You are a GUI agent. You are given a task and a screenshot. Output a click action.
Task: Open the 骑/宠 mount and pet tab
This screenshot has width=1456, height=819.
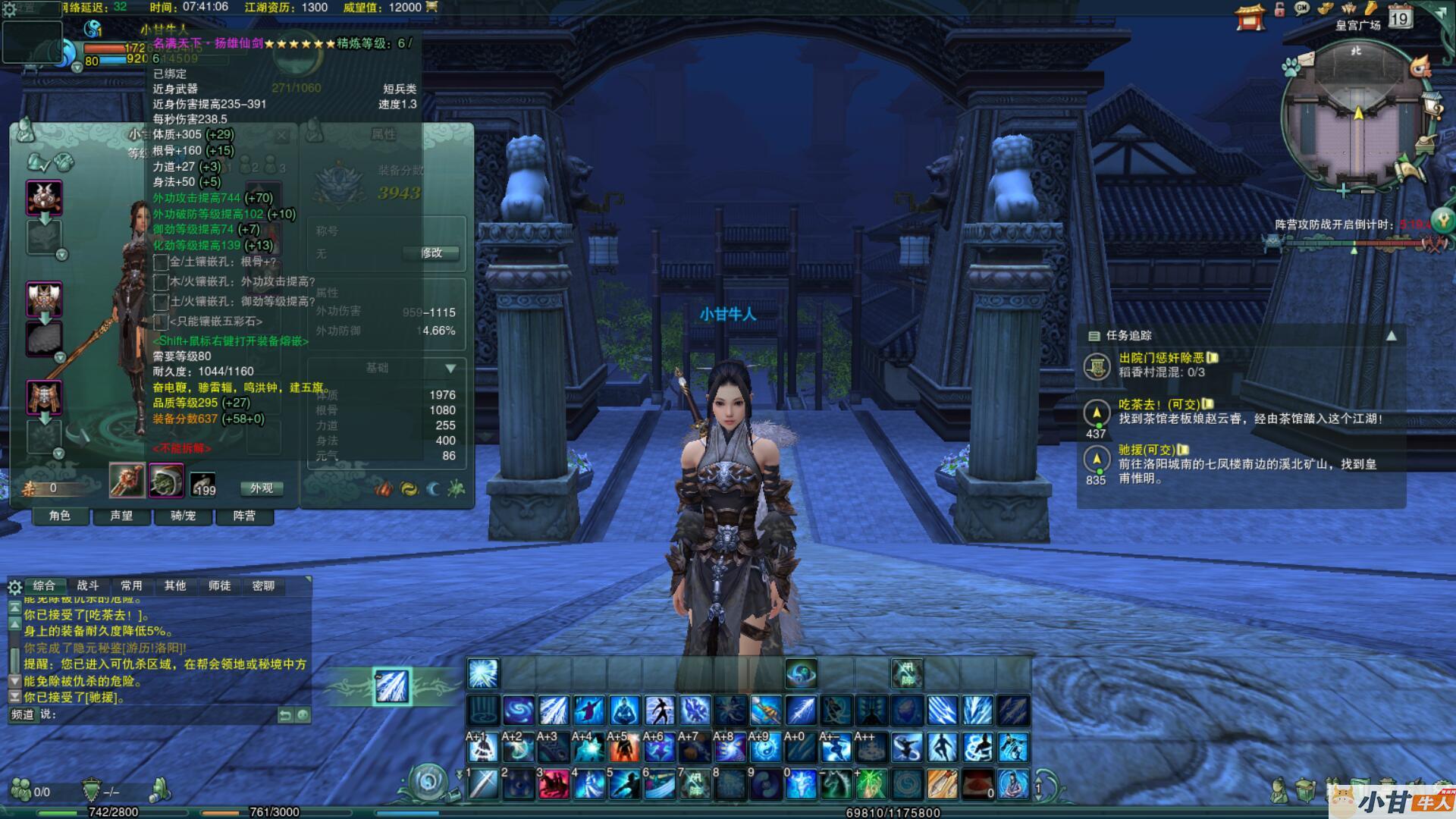(183, 516)
